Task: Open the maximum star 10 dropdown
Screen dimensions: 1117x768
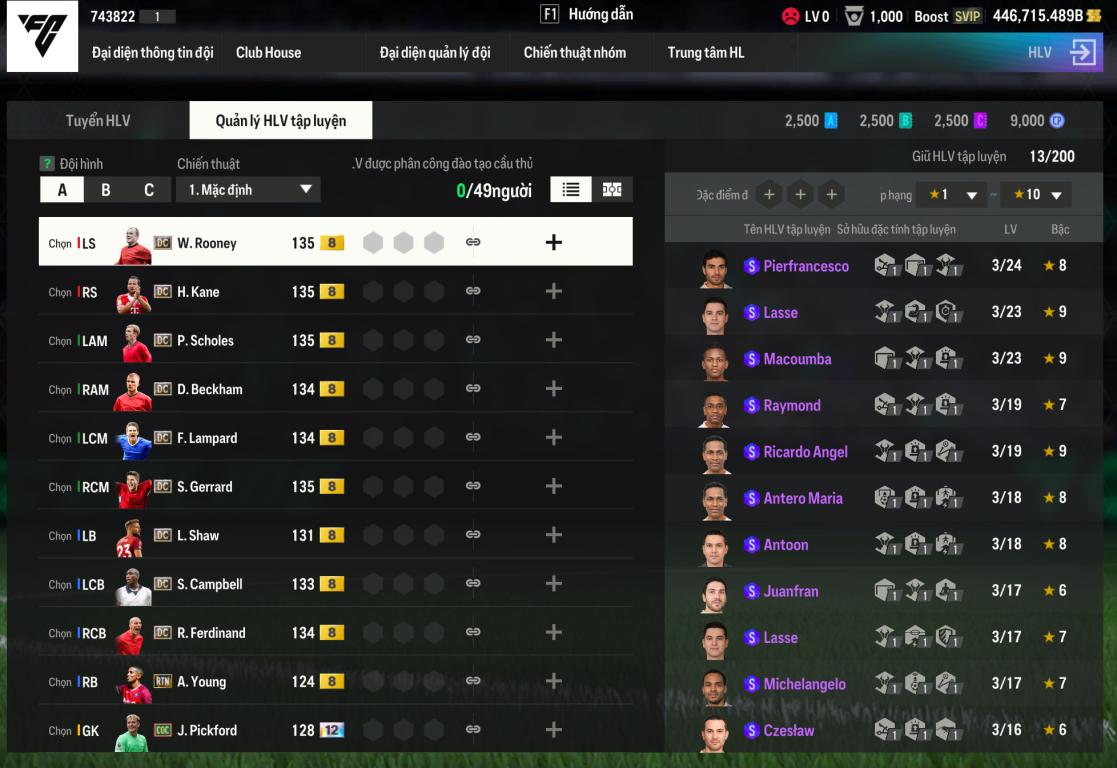Action: pyautogui.click(x=1036, y=195)
